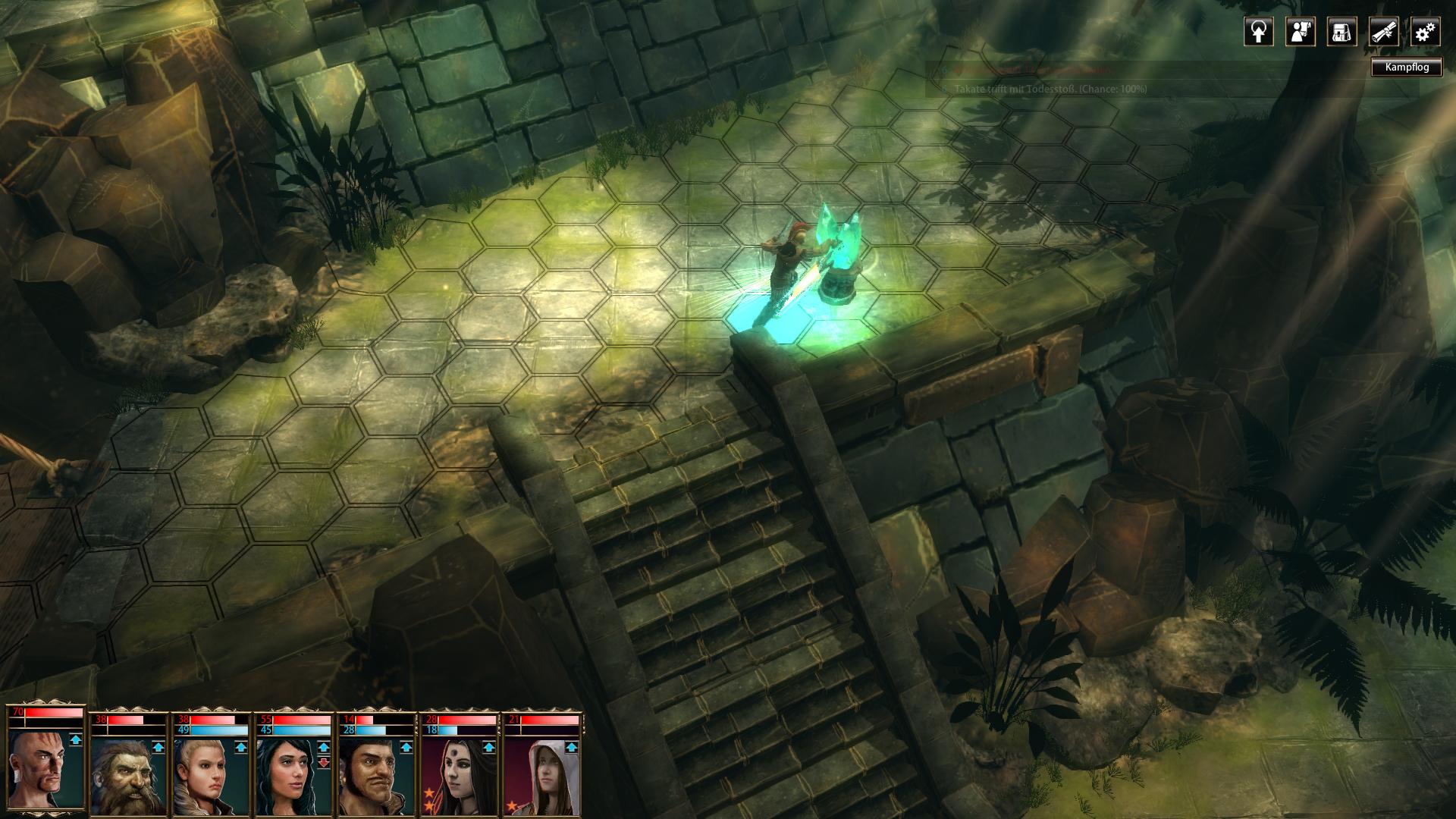Open the backpack inventory

1341,32
